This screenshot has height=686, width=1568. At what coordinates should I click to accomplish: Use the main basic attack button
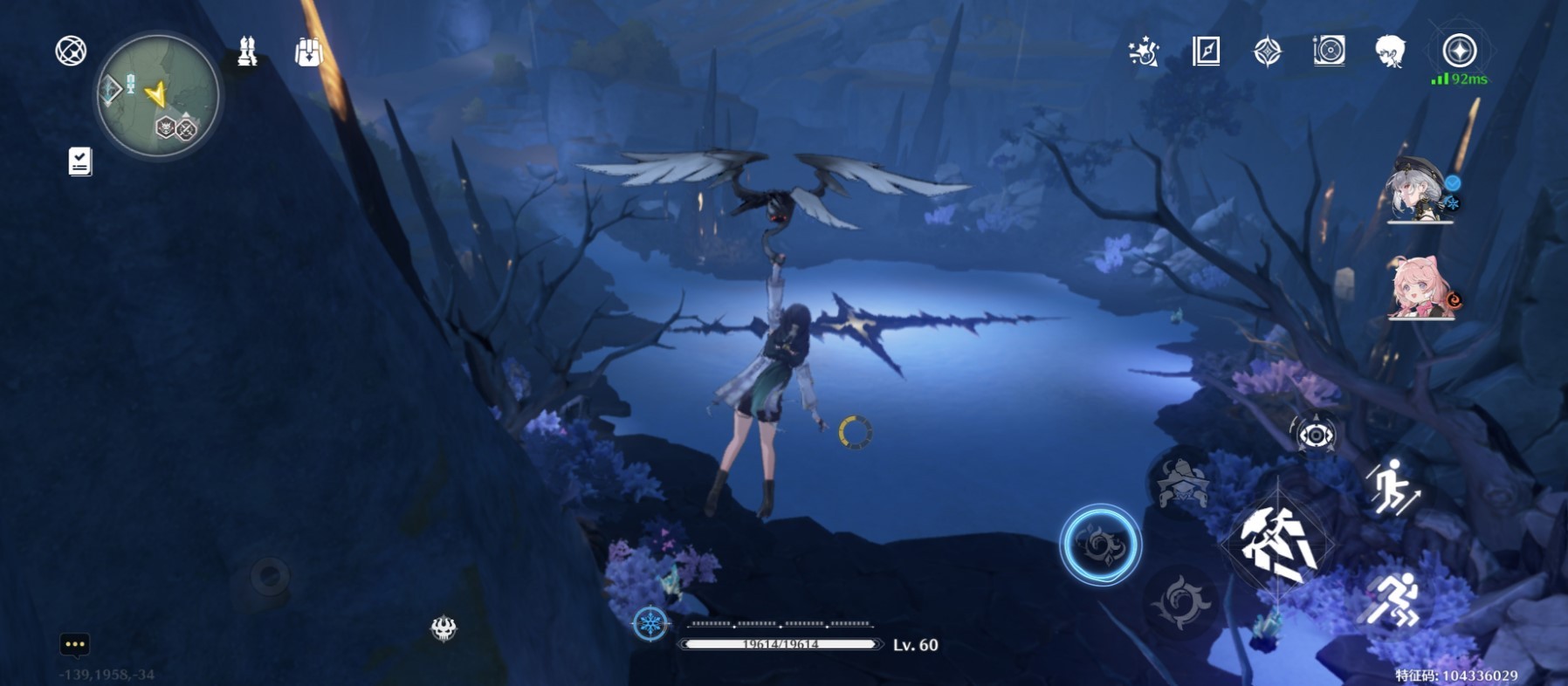tap(1279, 545)
